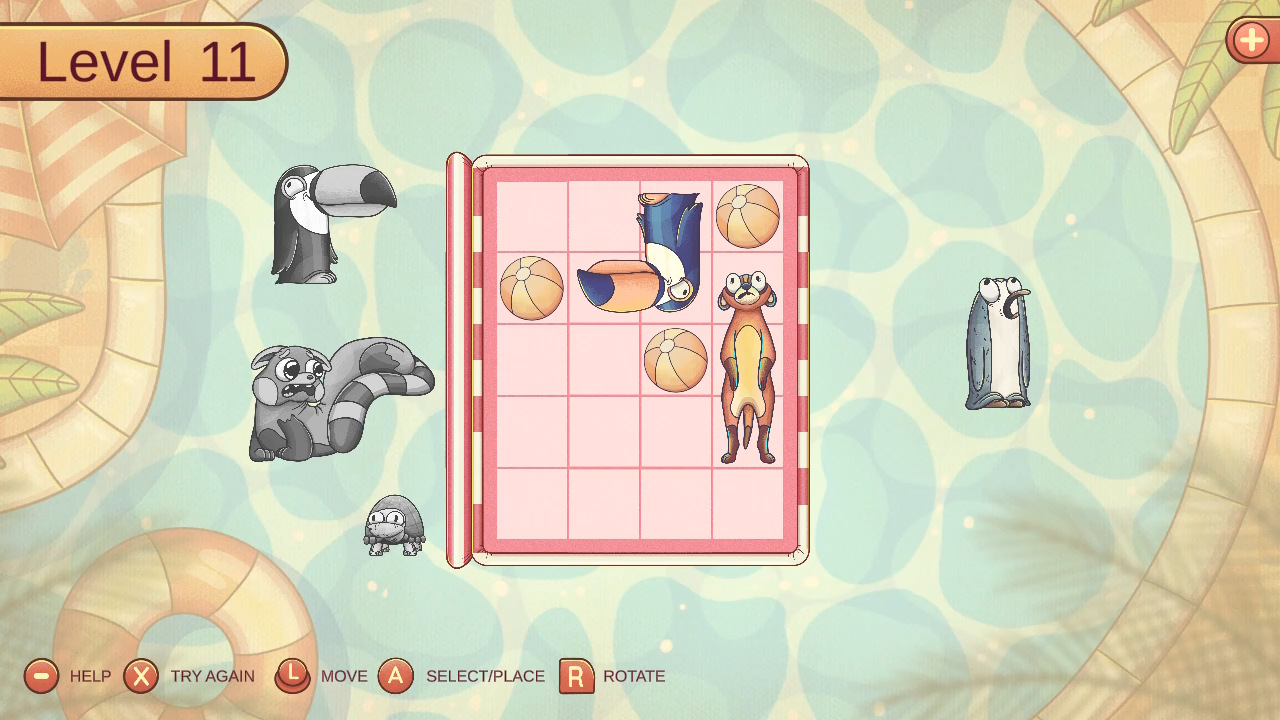Select the beach ball on the left edge of the board
Screen dimensions: 1280x720
531,288
